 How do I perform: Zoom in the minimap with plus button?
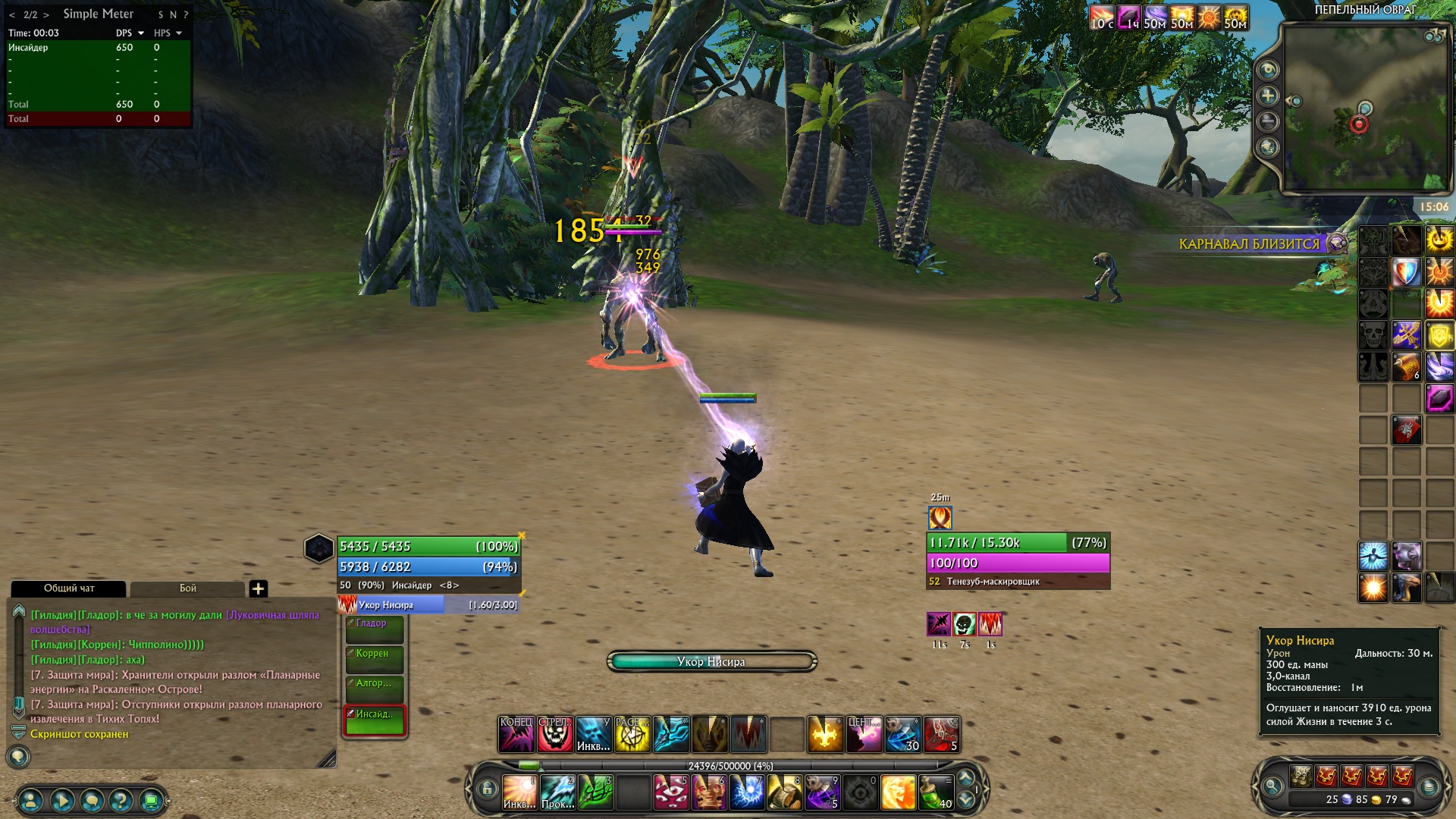click(x=1268, y=96)
